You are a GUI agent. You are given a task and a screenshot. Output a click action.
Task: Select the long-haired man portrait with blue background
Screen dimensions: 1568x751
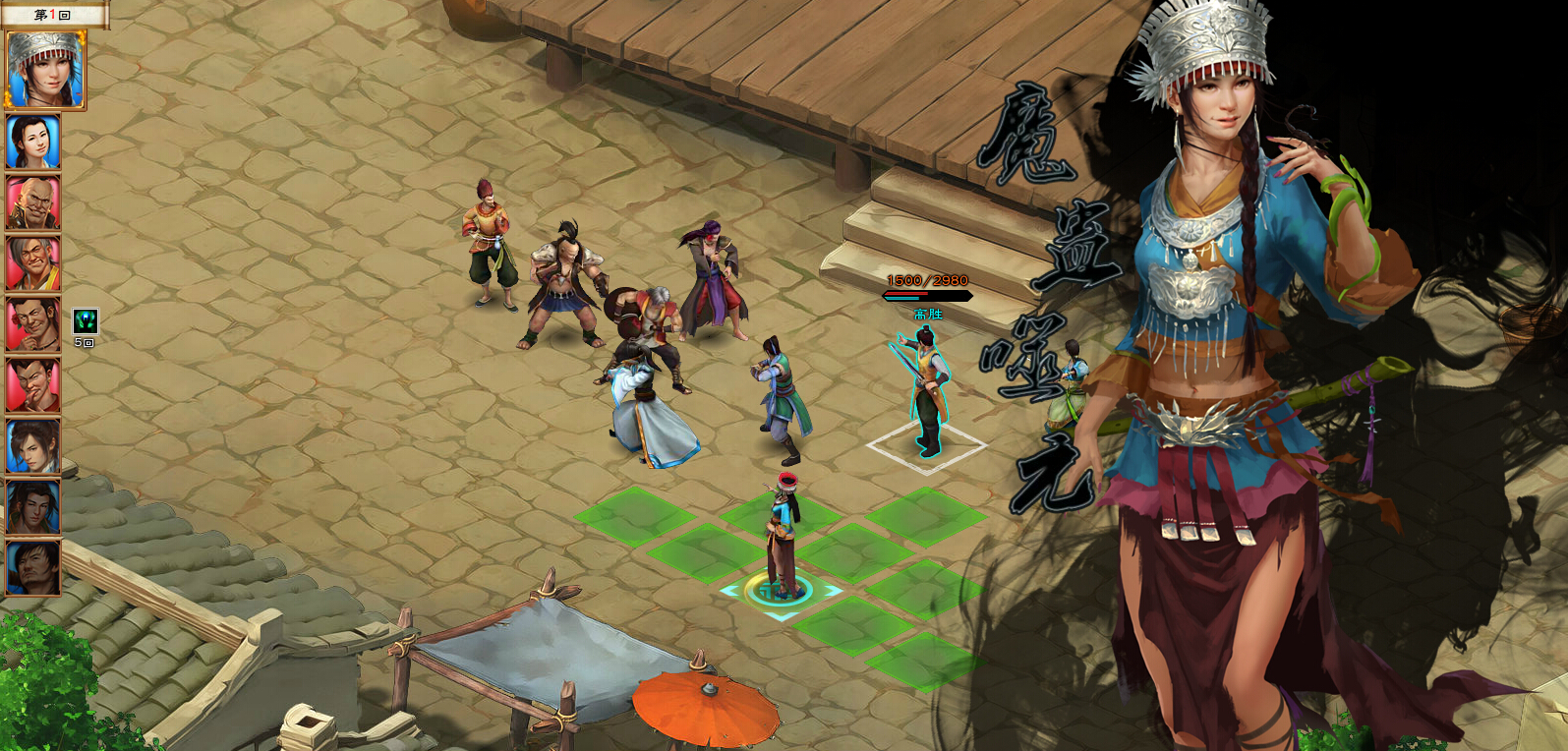click(x=33, y=446)
